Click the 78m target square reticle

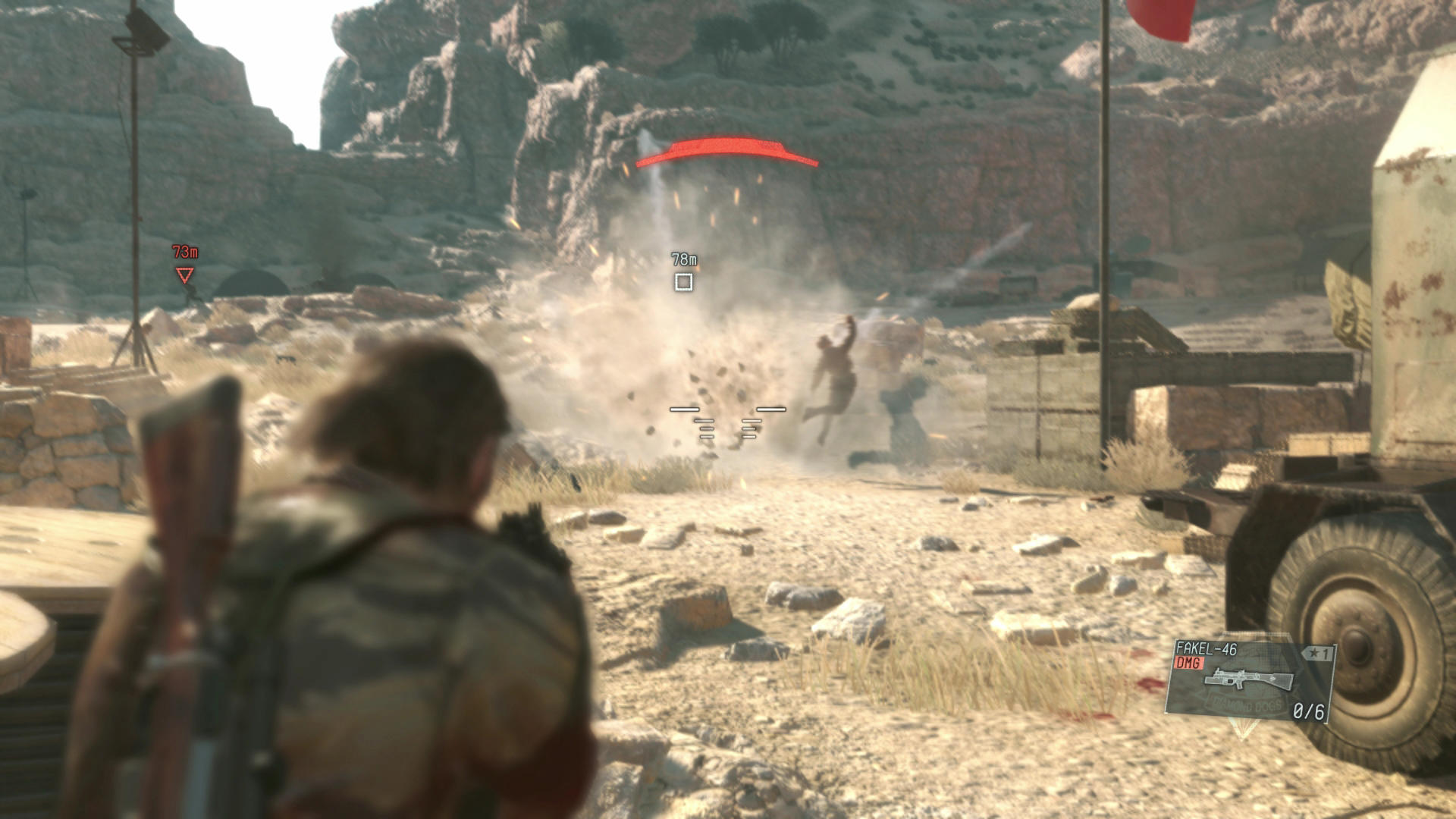685,283
